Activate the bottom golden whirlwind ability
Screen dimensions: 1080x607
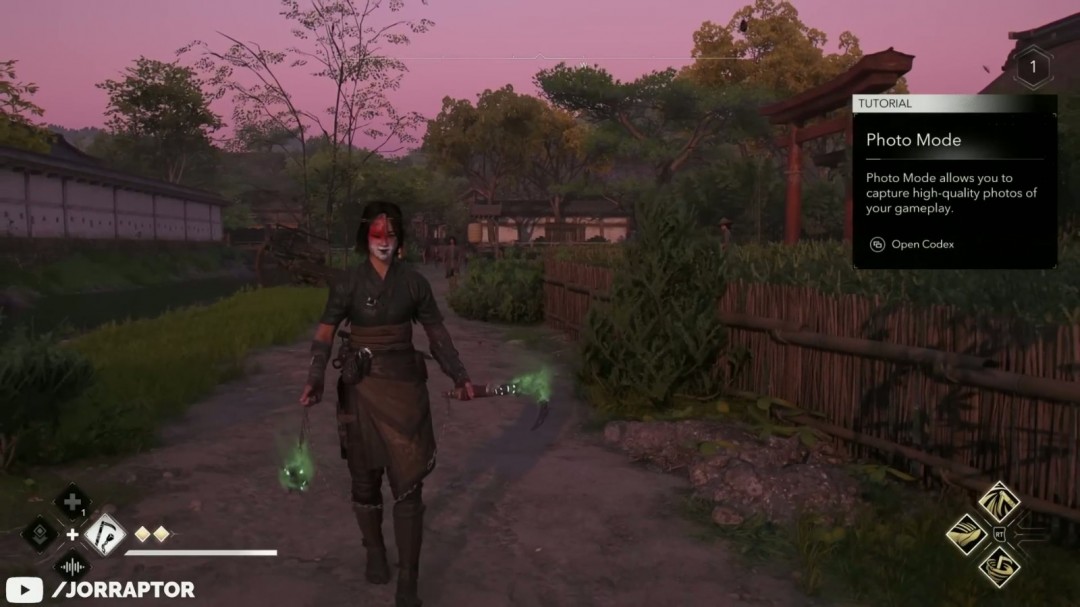[998, 566]
